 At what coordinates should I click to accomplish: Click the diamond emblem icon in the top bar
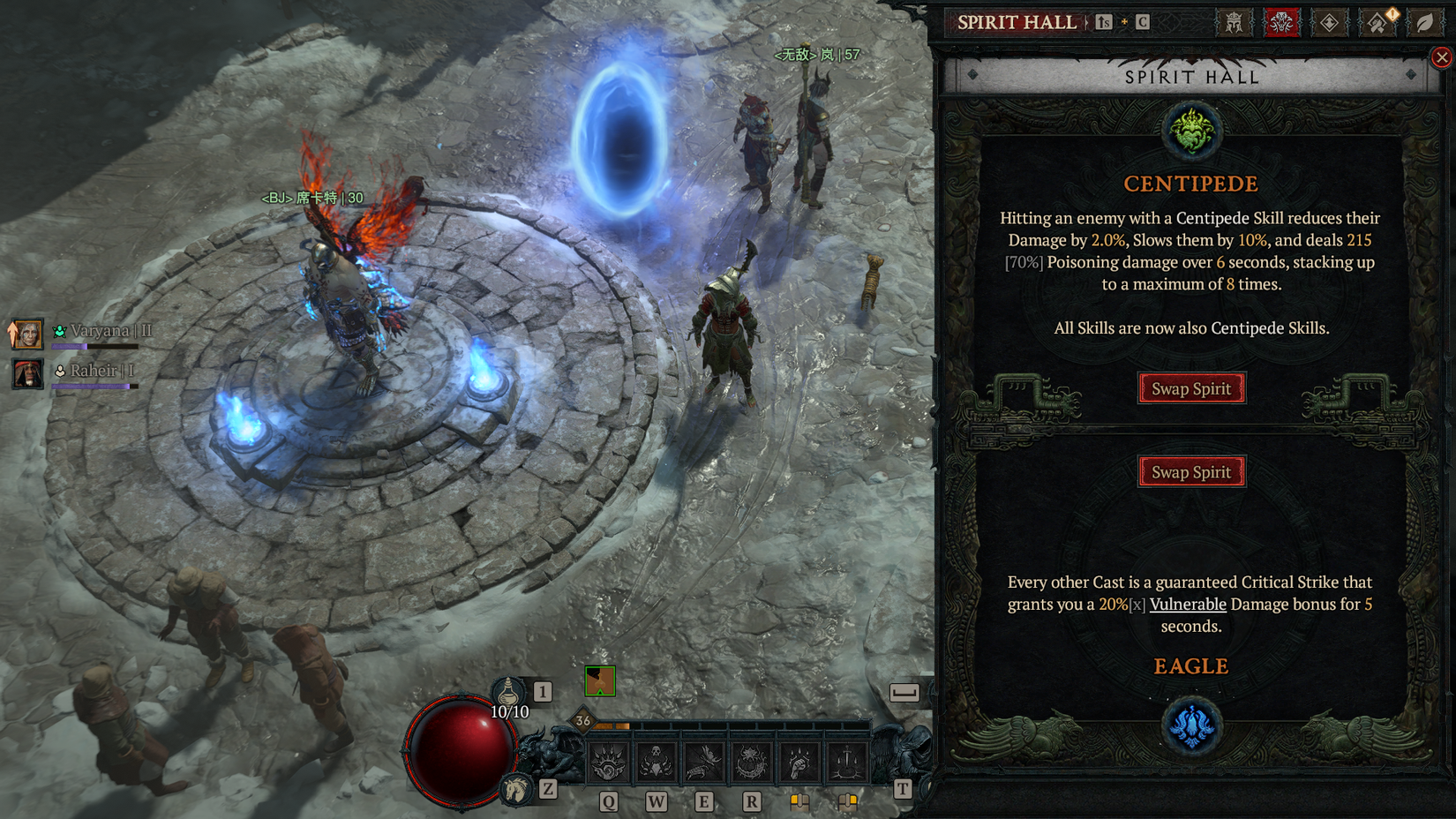pos(1330,23)
